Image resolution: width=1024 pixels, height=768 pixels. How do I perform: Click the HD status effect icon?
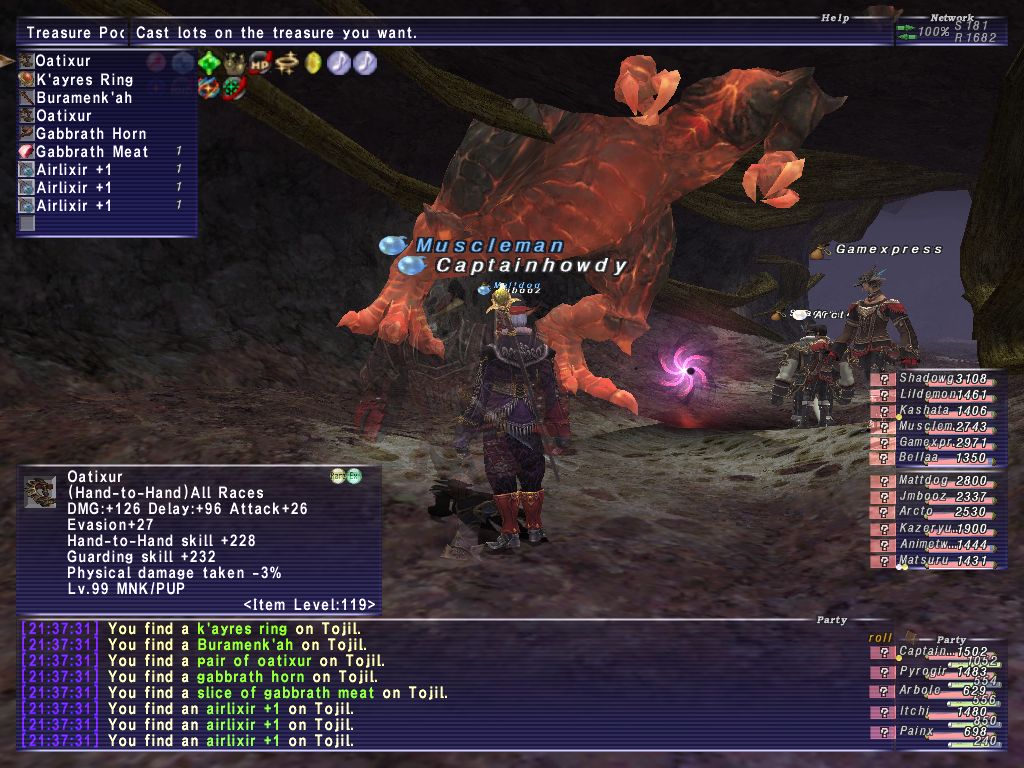(x=261, y=63)
